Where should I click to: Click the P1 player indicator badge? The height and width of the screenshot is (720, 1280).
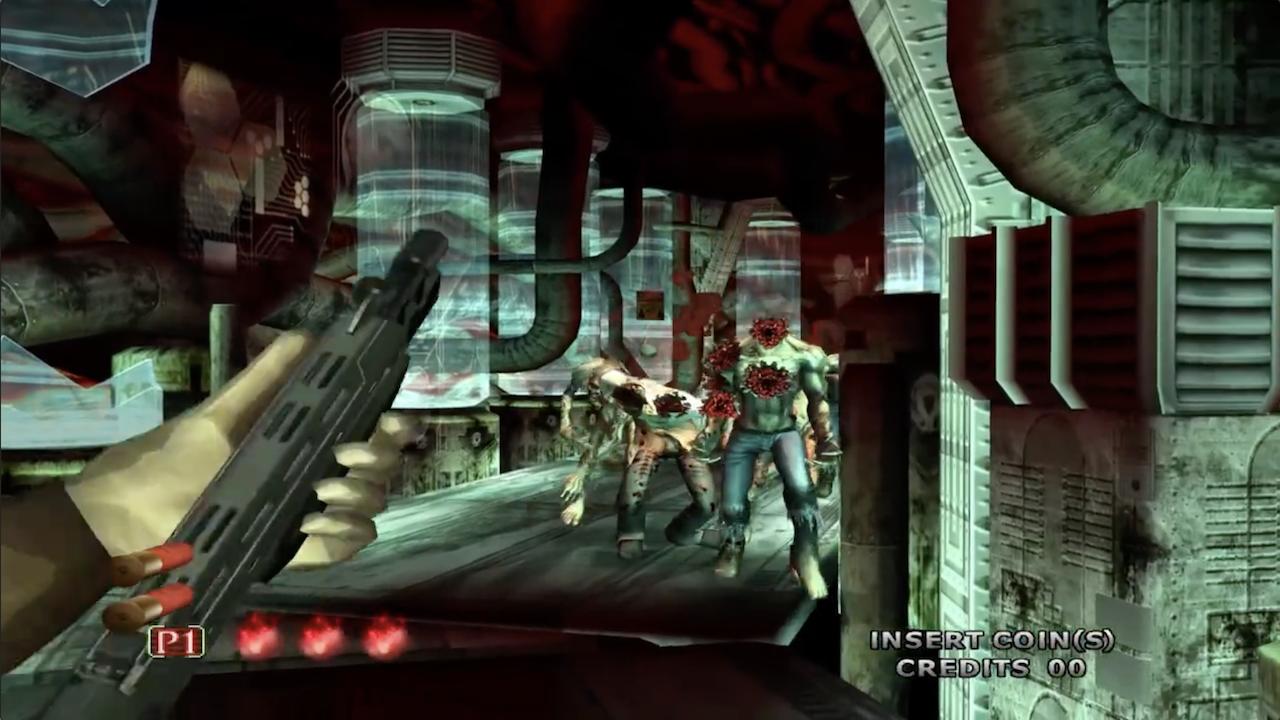point(176,642)
